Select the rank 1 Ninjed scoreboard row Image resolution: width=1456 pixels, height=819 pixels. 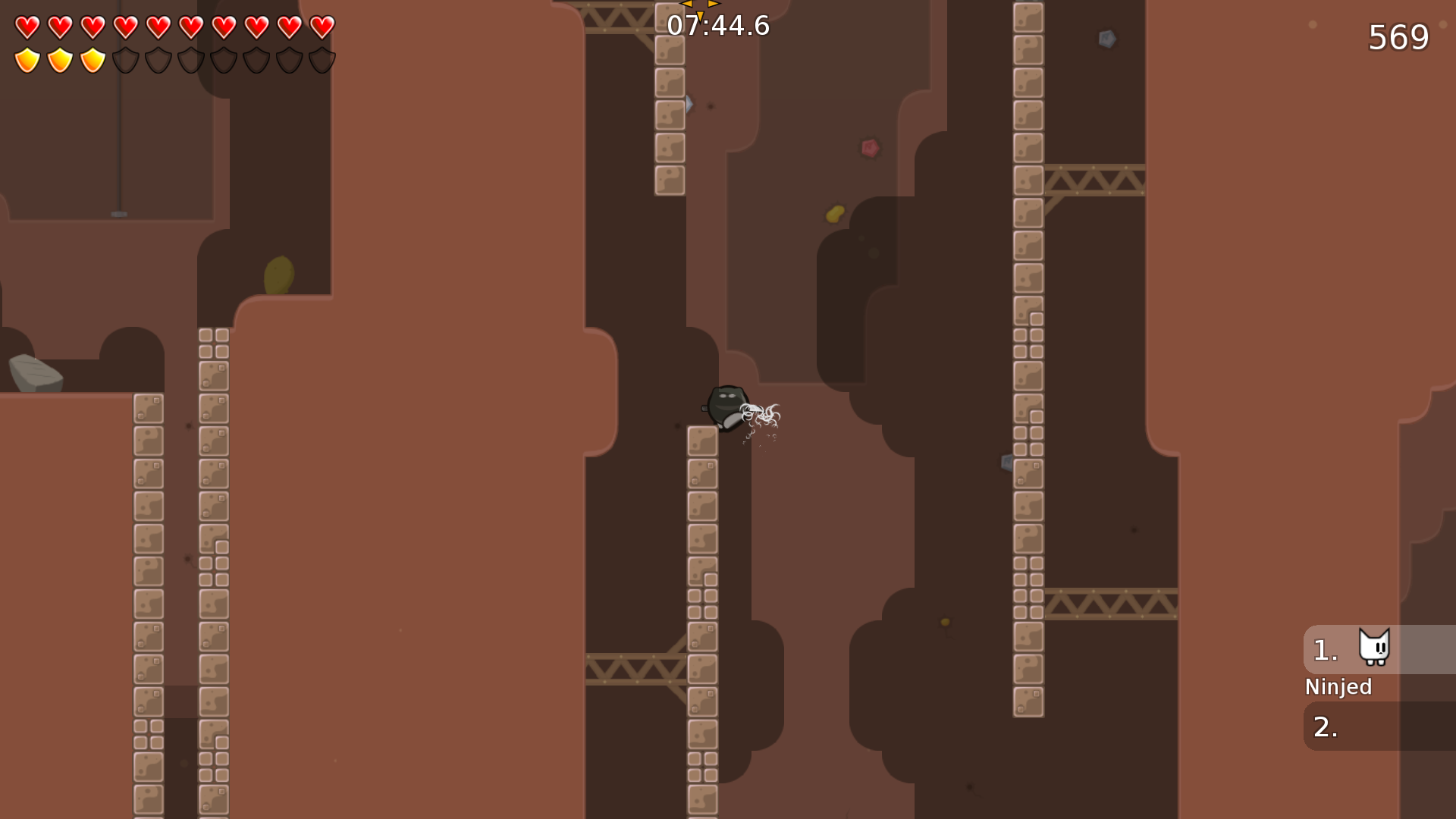pyautogui.click(x=1365, y=649)
